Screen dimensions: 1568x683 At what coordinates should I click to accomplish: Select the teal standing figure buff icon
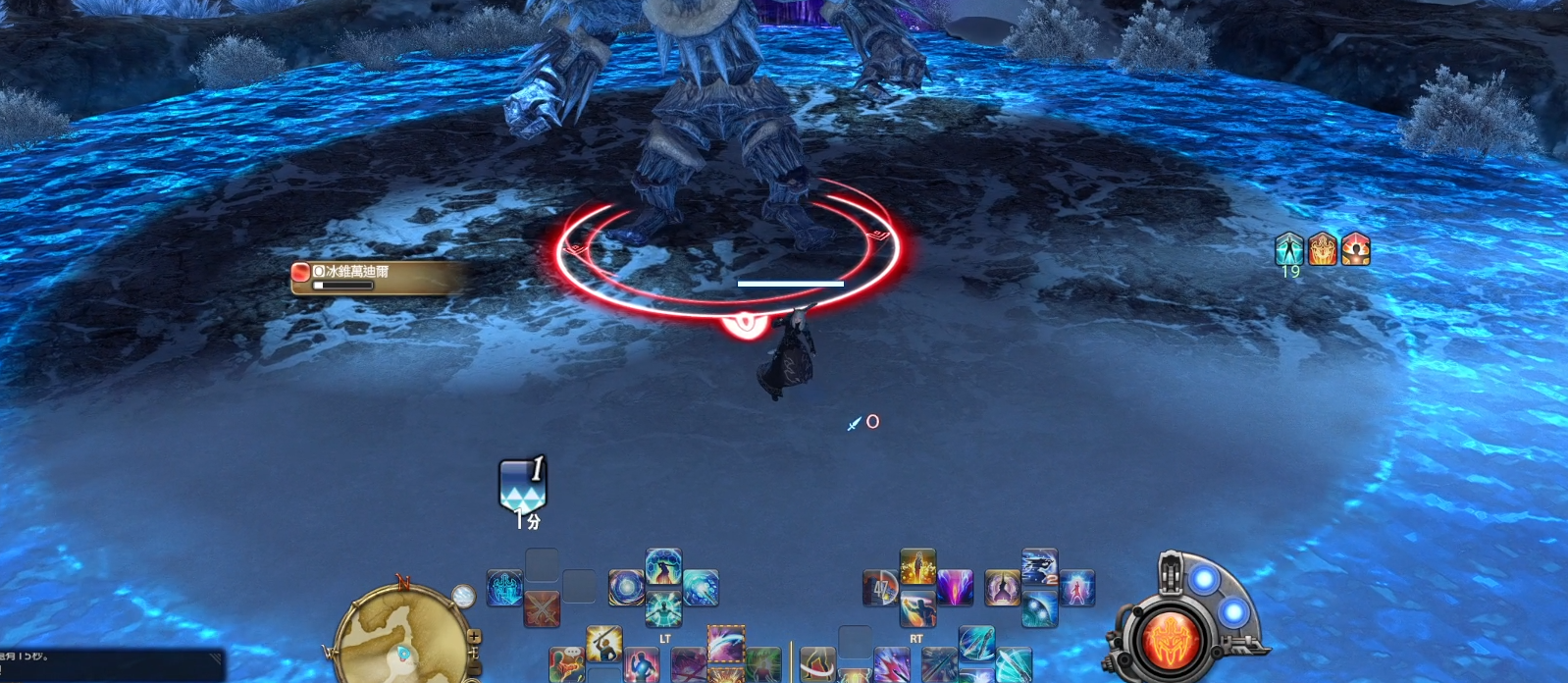tap(1289, 249)
